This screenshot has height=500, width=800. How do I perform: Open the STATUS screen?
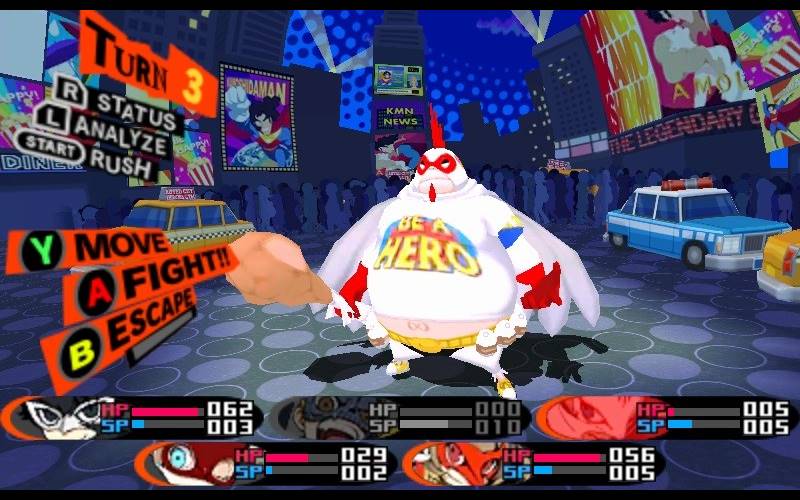tap(128, 102)
